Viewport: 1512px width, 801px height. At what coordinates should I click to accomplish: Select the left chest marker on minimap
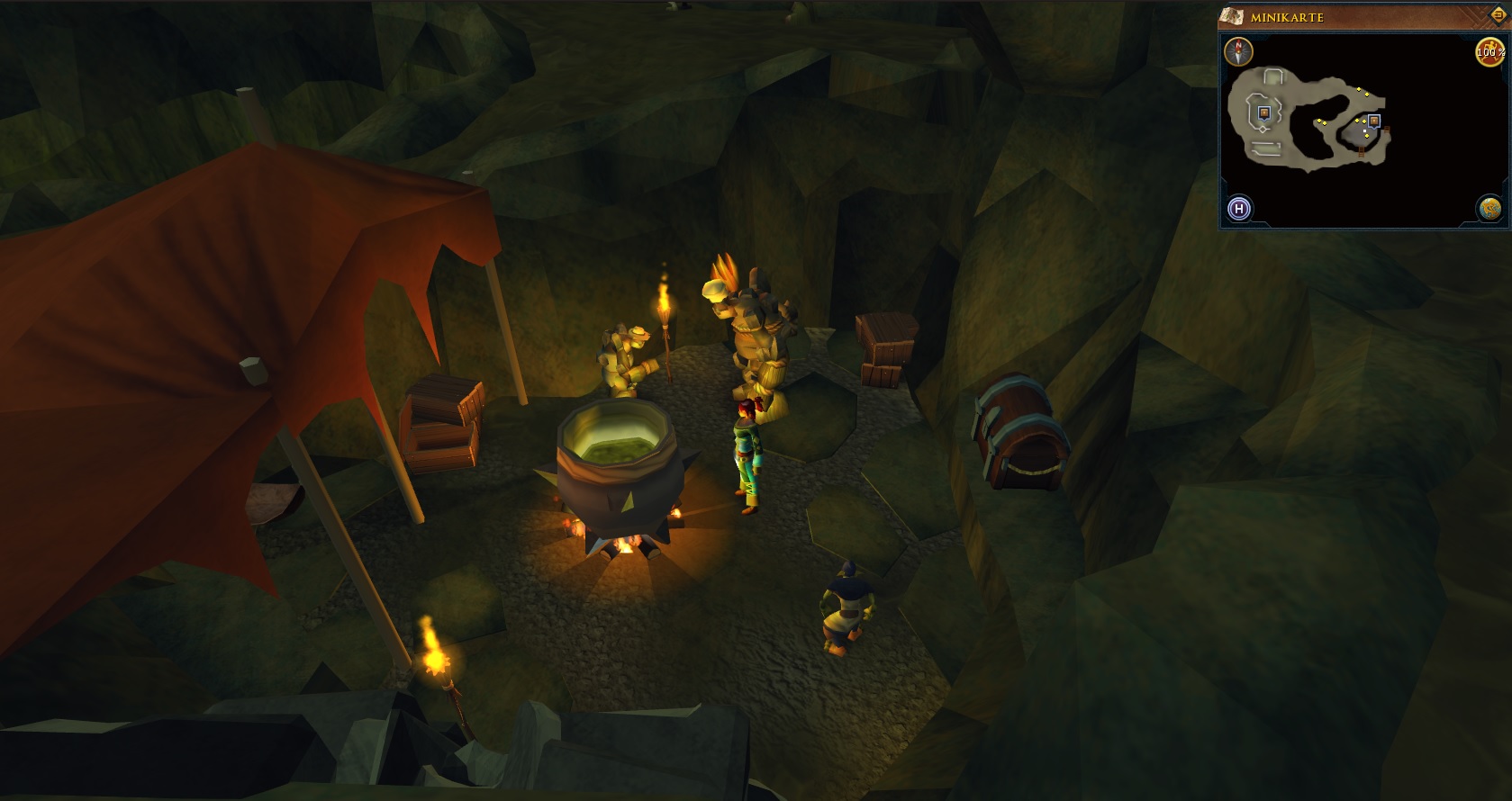pos(1264,112)
